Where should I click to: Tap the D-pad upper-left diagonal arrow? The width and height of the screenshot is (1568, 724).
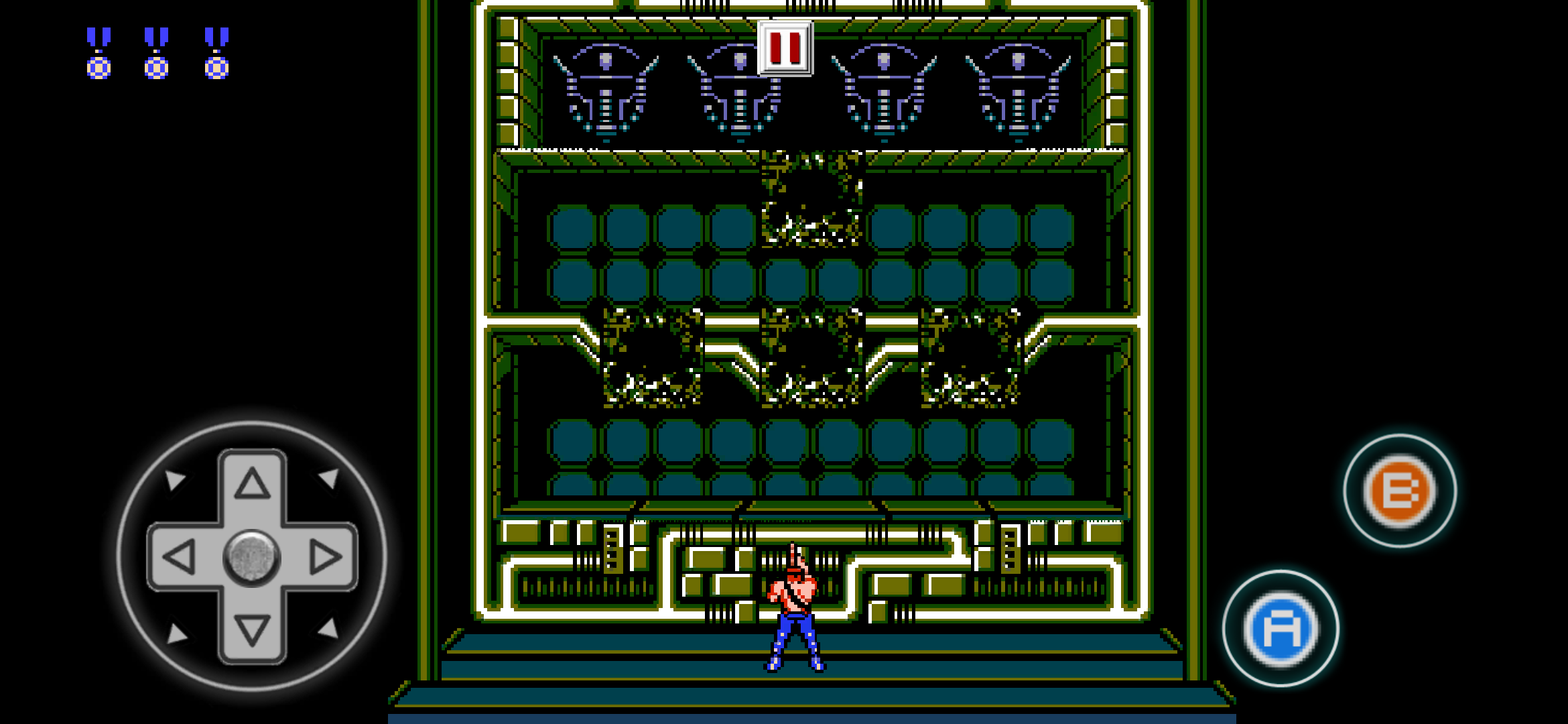176,479
